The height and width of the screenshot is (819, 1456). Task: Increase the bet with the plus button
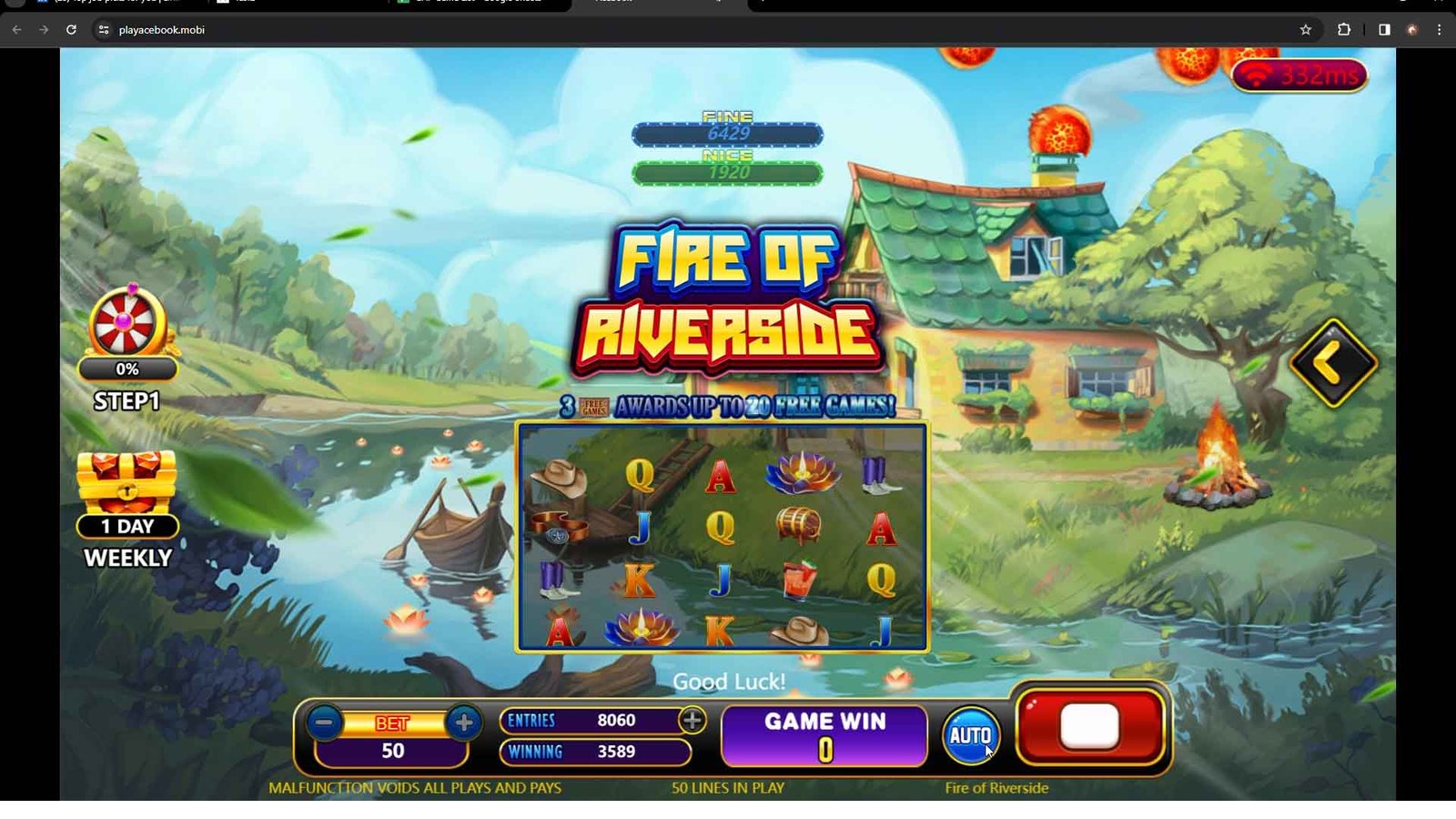tap(464, 723)
